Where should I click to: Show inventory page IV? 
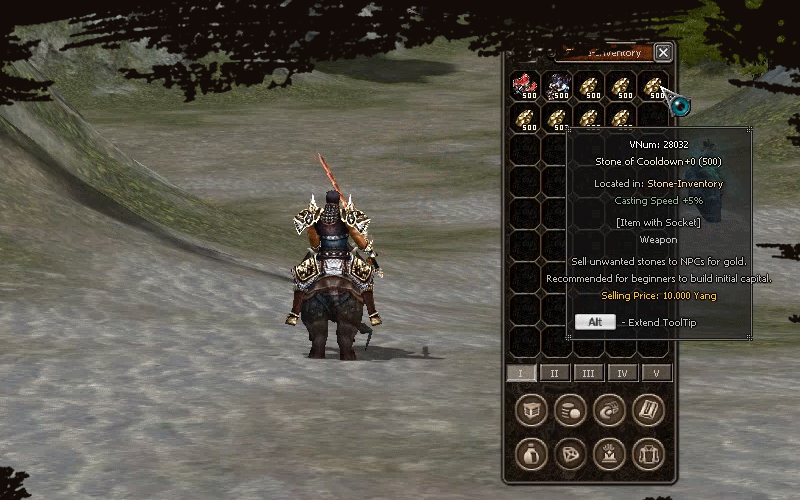click(x=622, y=373)
